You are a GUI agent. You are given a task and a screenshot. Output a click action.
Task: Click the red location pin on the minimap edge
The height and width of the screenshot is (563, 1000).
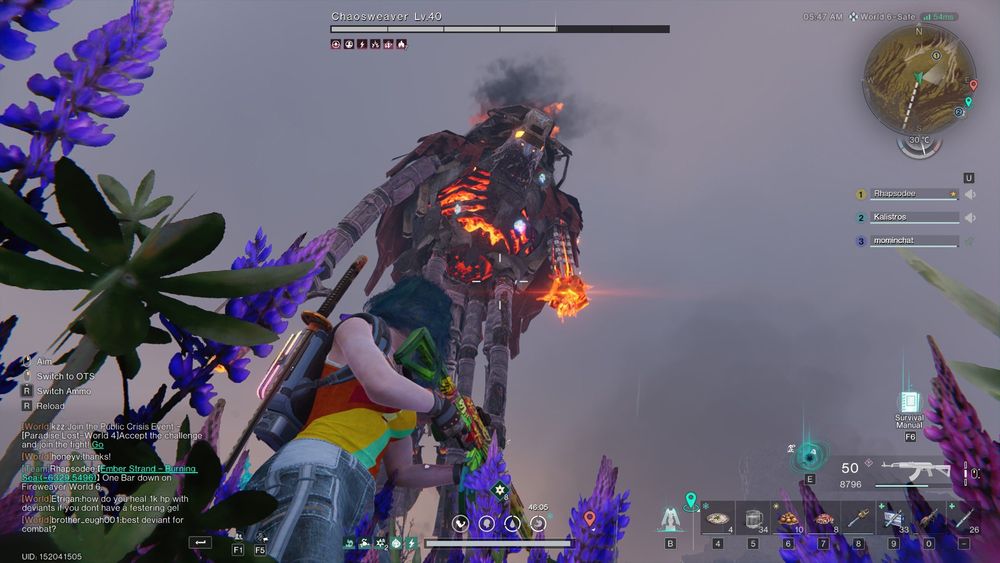pyautogui.click(x=971, y=86)
